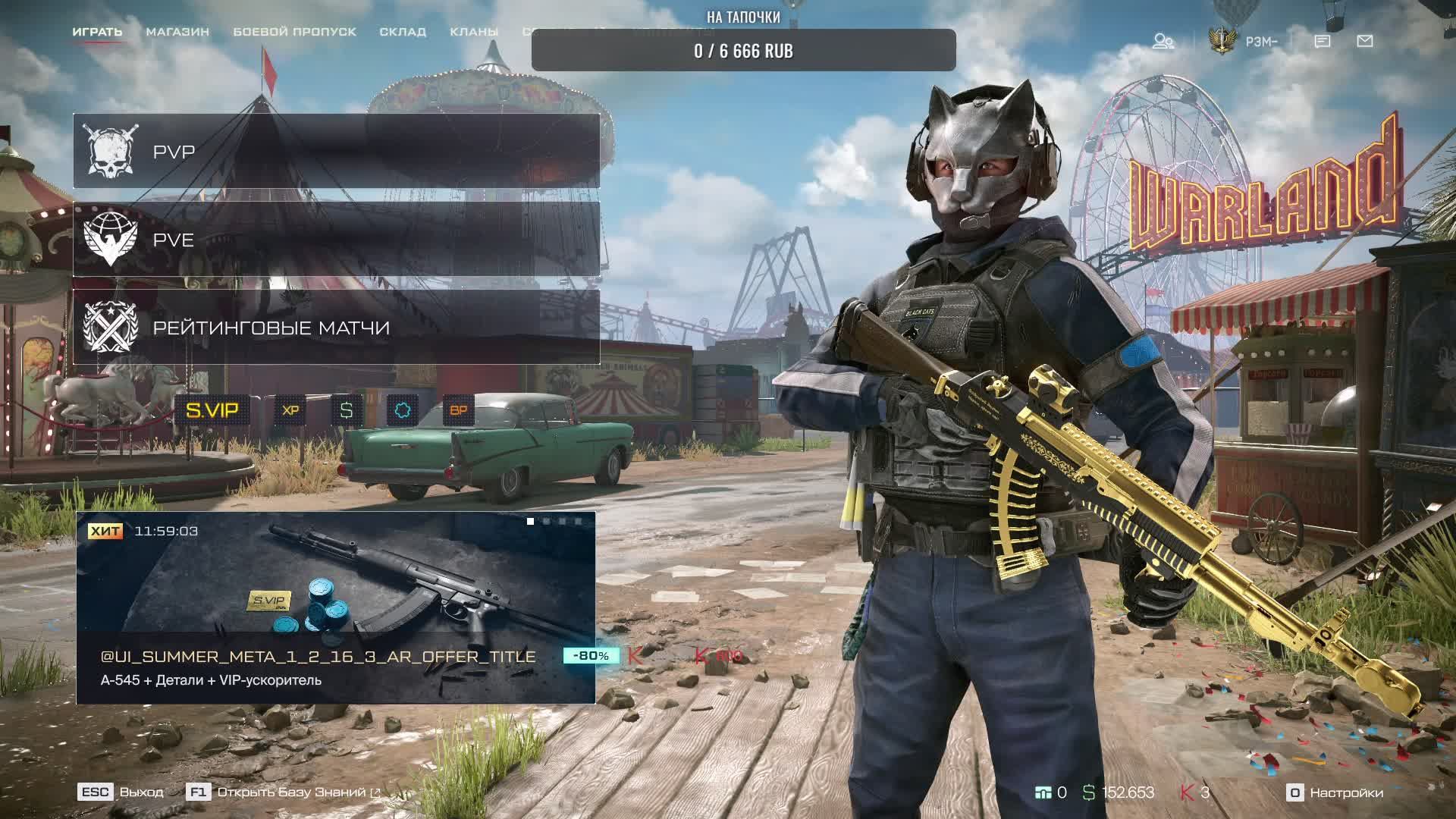Open the chat window icon
The height and width of the screenshot is (819, 1456).
[x=1323, y=41]
